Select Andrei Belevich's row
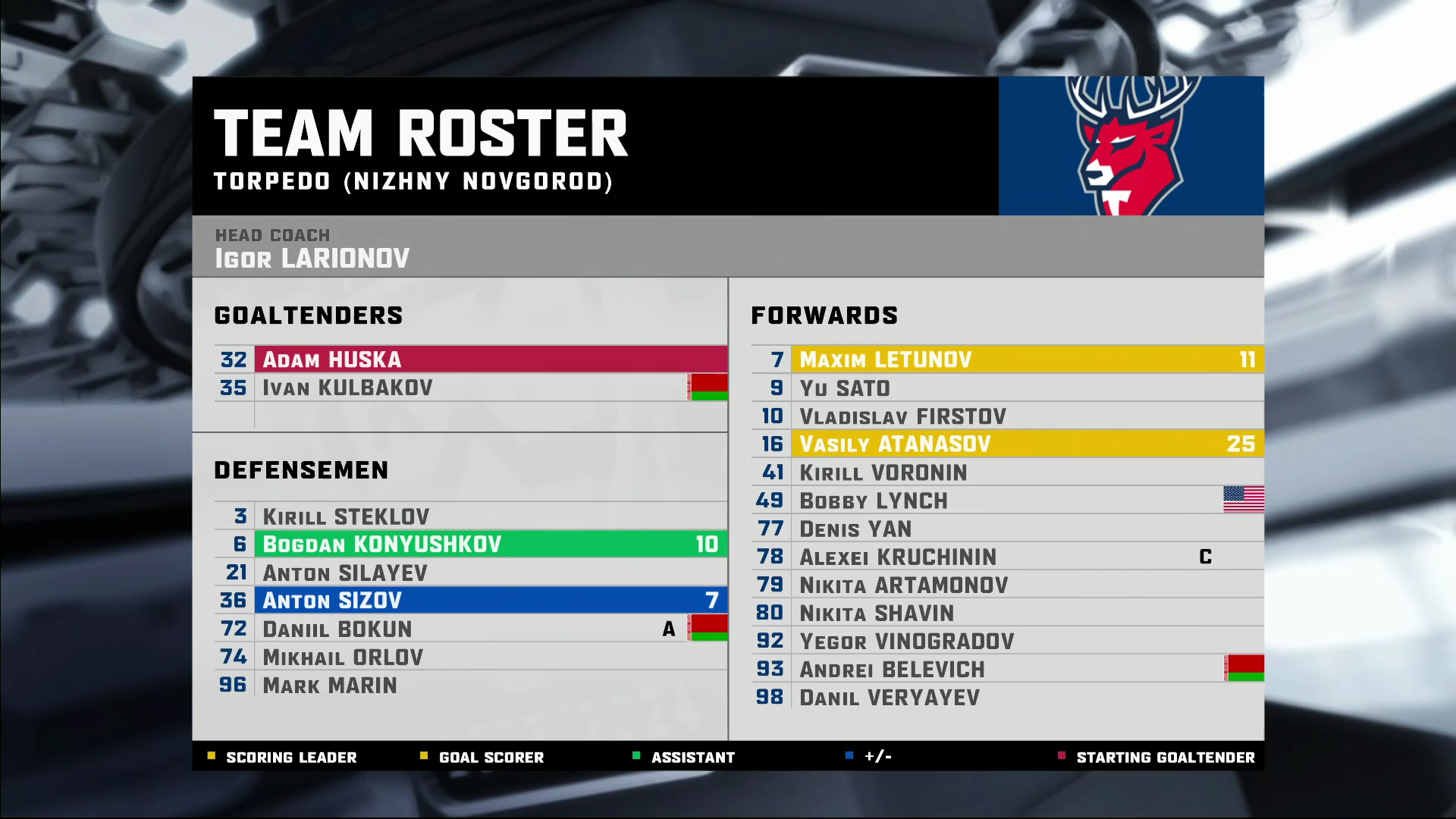This screenshot has height=819, width=1456. coord(1007,669)
